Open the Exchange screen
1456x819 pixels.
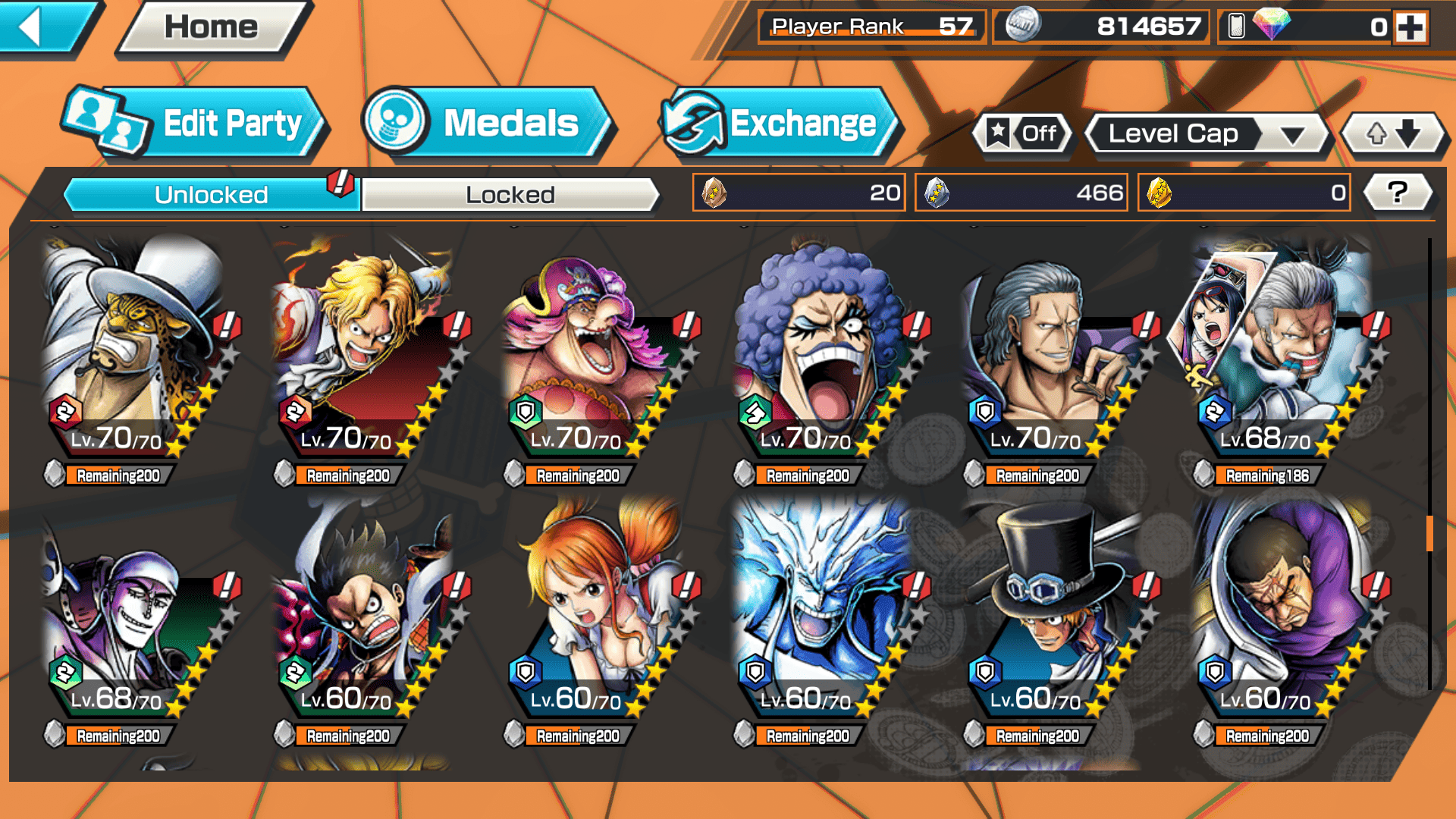point(780,124)
